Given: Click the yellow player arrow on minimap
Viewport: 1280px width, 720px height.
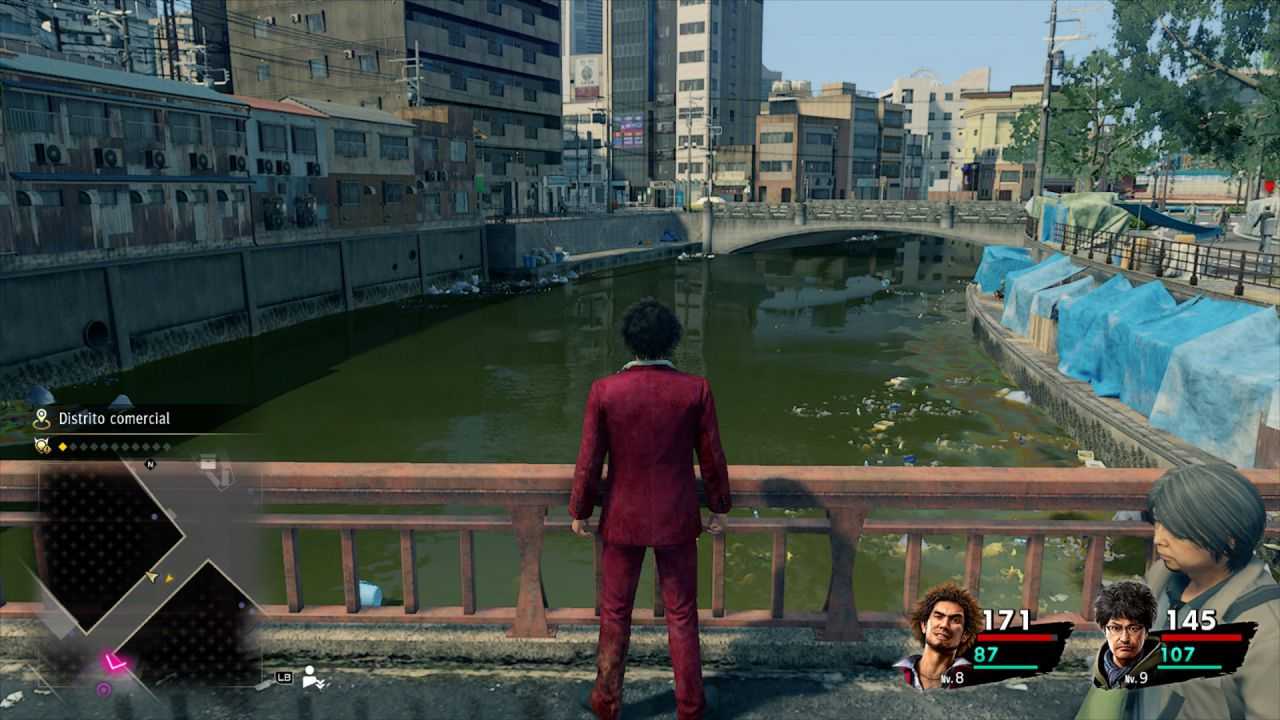Looking at the screenshot, I should pyautogui.click(x=152, y=576).
